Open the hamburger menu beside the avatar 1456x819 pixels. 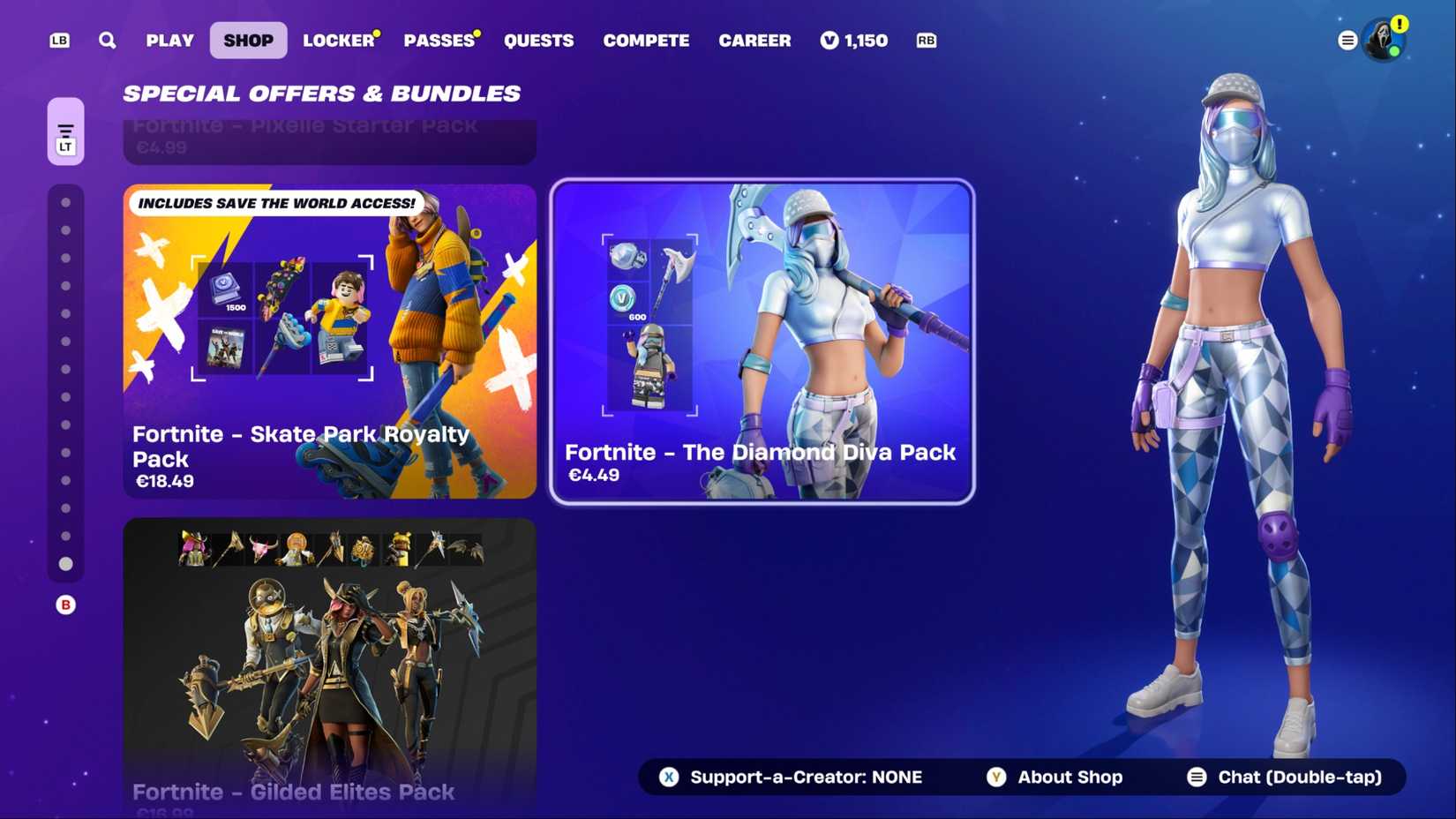(x=1347, y=40)
